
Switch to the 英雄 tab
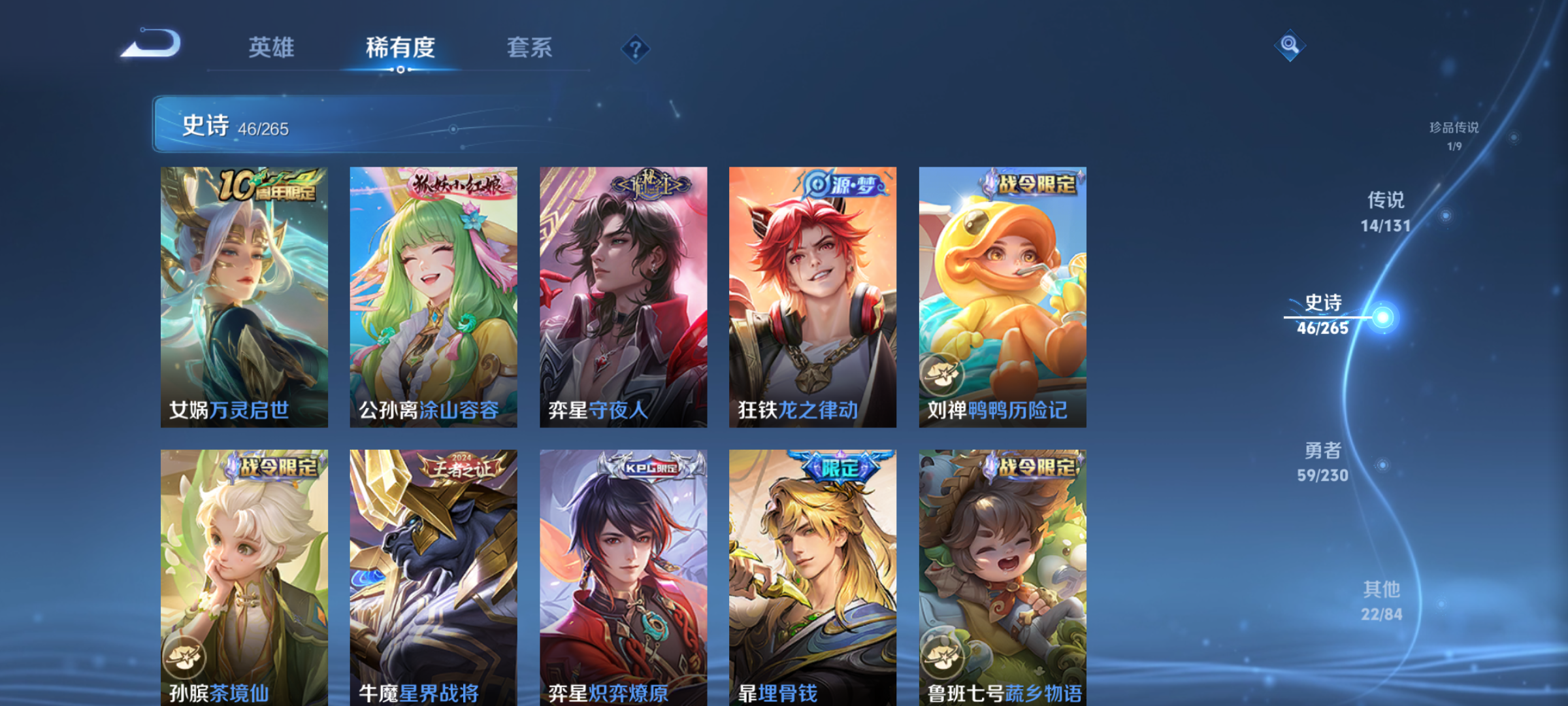271,48
